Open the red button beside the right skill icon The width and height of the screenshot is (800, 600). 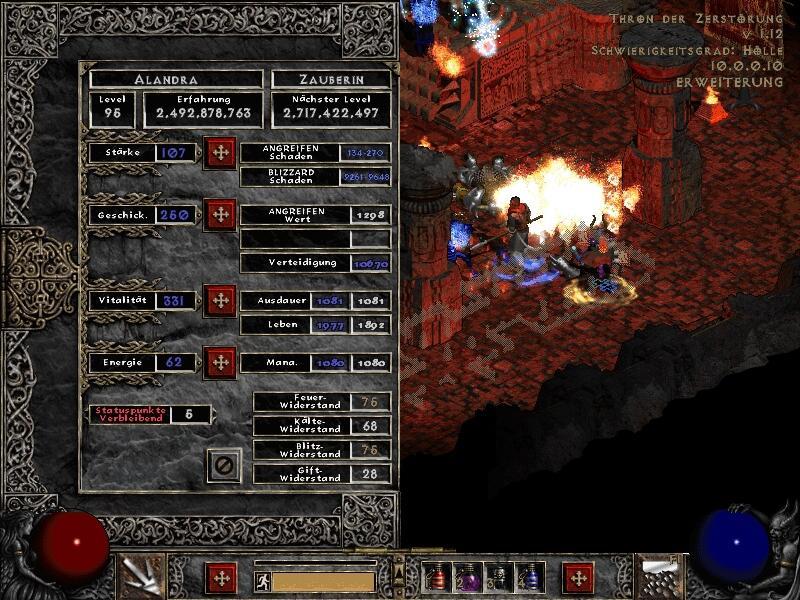578,578
